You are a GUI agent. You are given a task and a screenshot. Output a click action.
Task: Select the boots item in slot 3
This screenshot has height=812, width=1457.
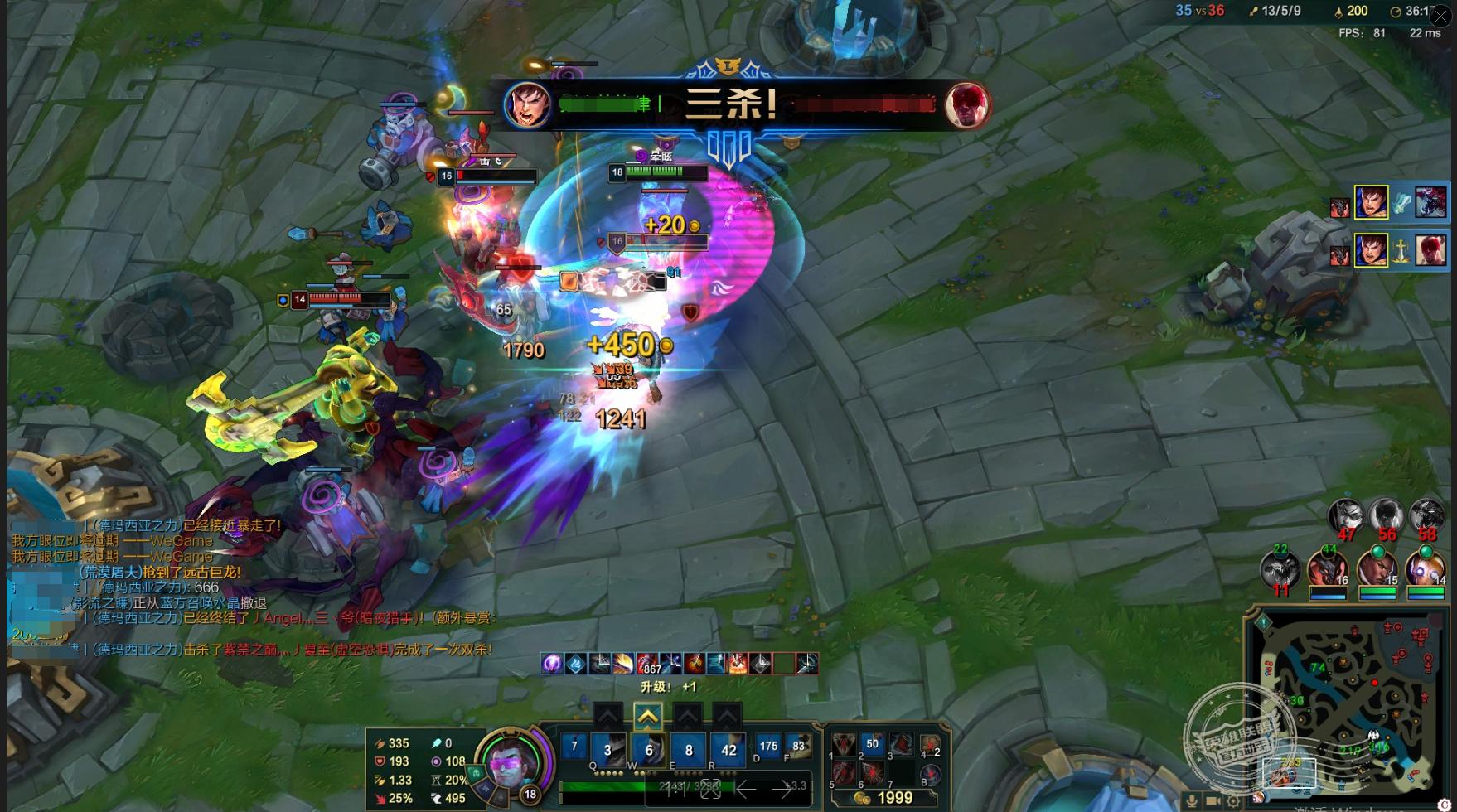pyautogui.click(x=901, y=745)
